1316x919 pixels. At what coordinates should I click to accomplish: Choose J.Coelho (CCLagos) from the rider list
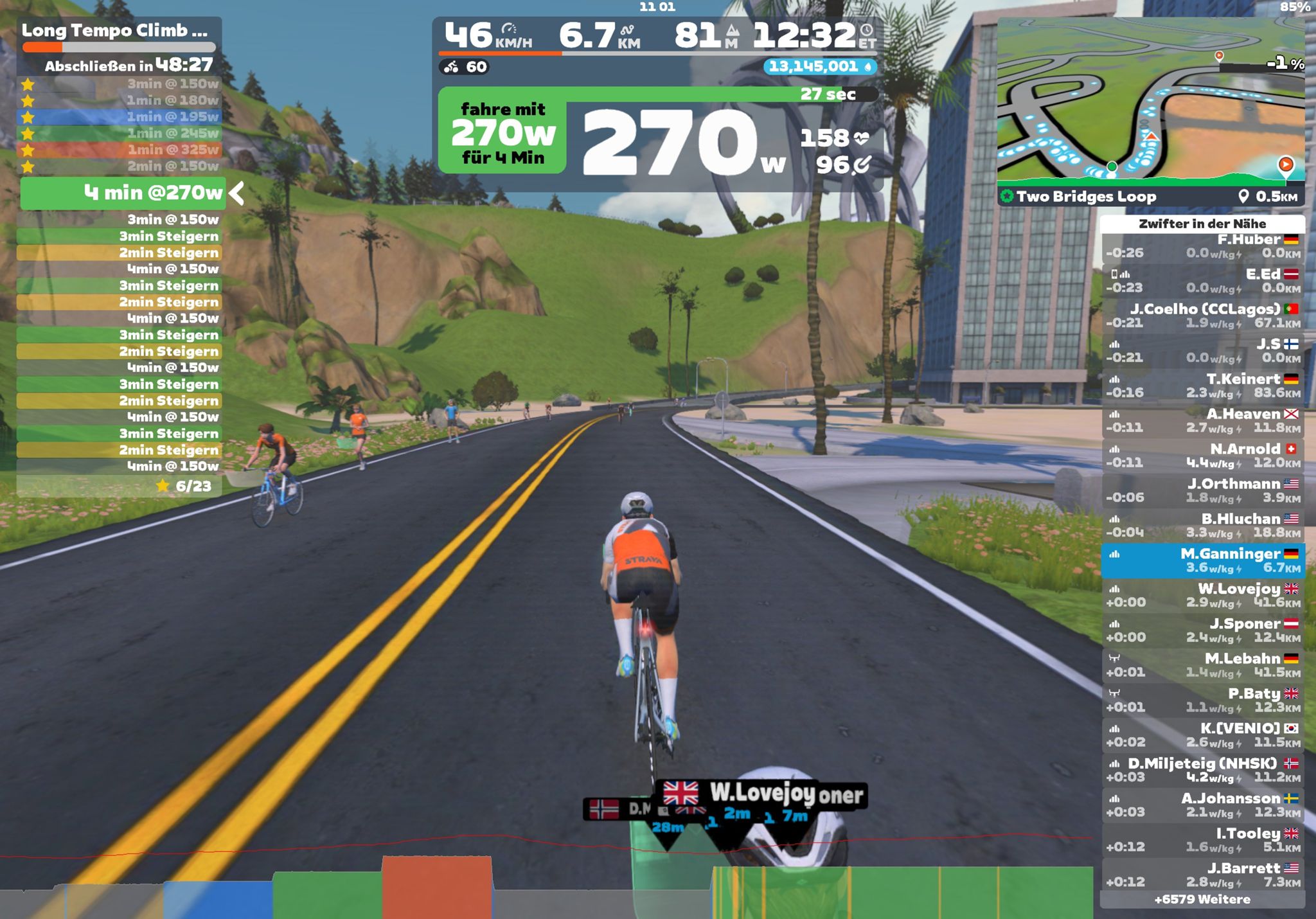pos(1202,316)
